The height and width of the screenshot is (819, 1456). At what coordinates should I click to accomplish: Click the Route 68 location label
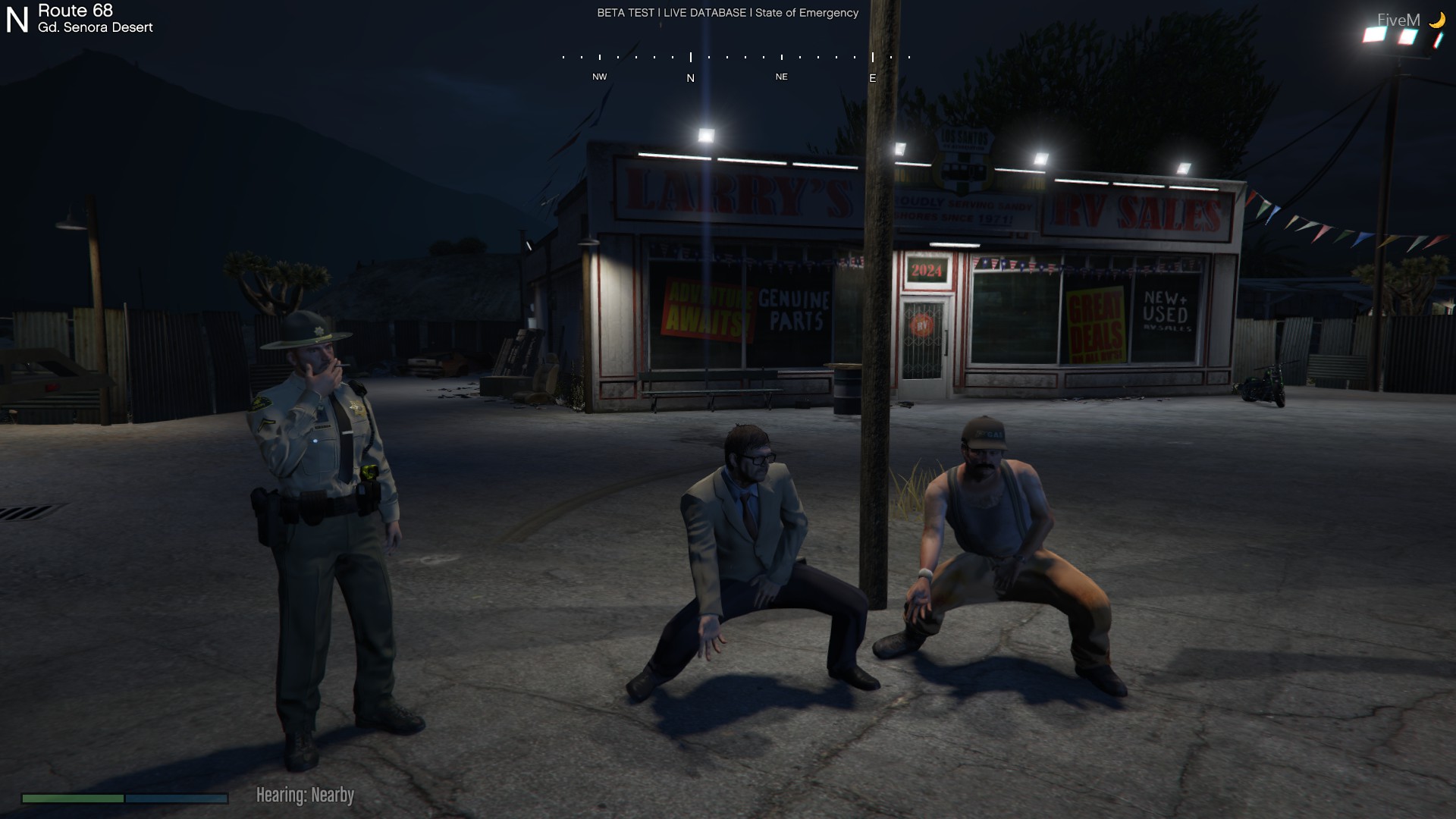76,11
